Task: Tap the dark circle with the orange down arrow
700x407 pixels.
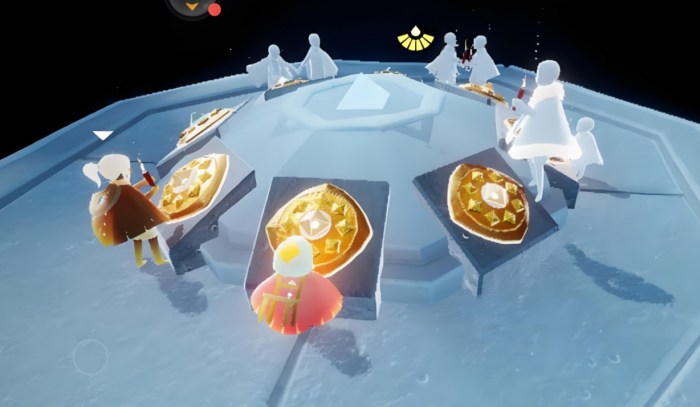Action: point(190,5)
